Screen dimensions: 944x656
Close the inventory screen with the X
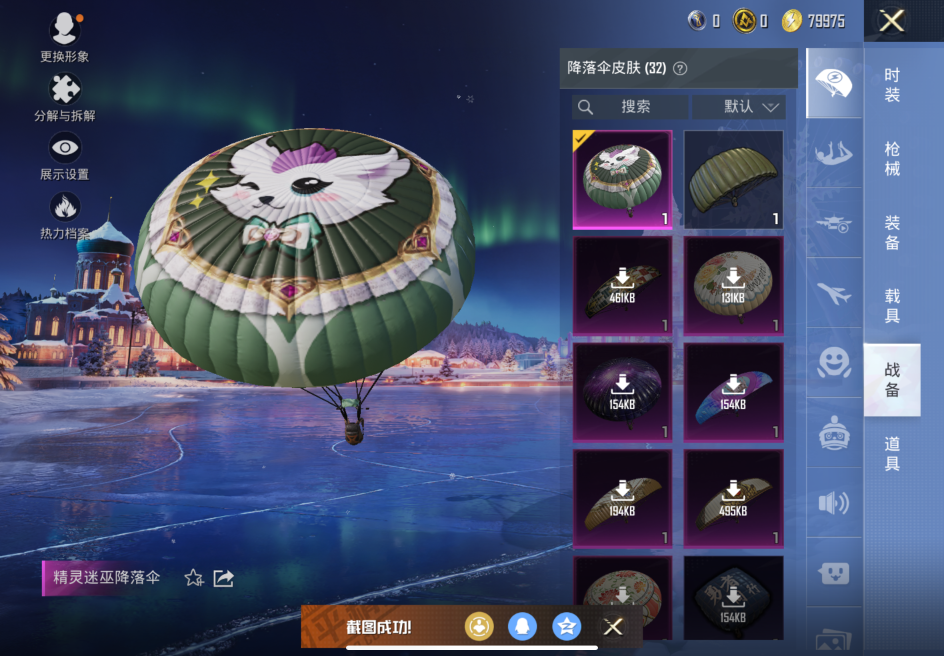(x=891, y=20)
